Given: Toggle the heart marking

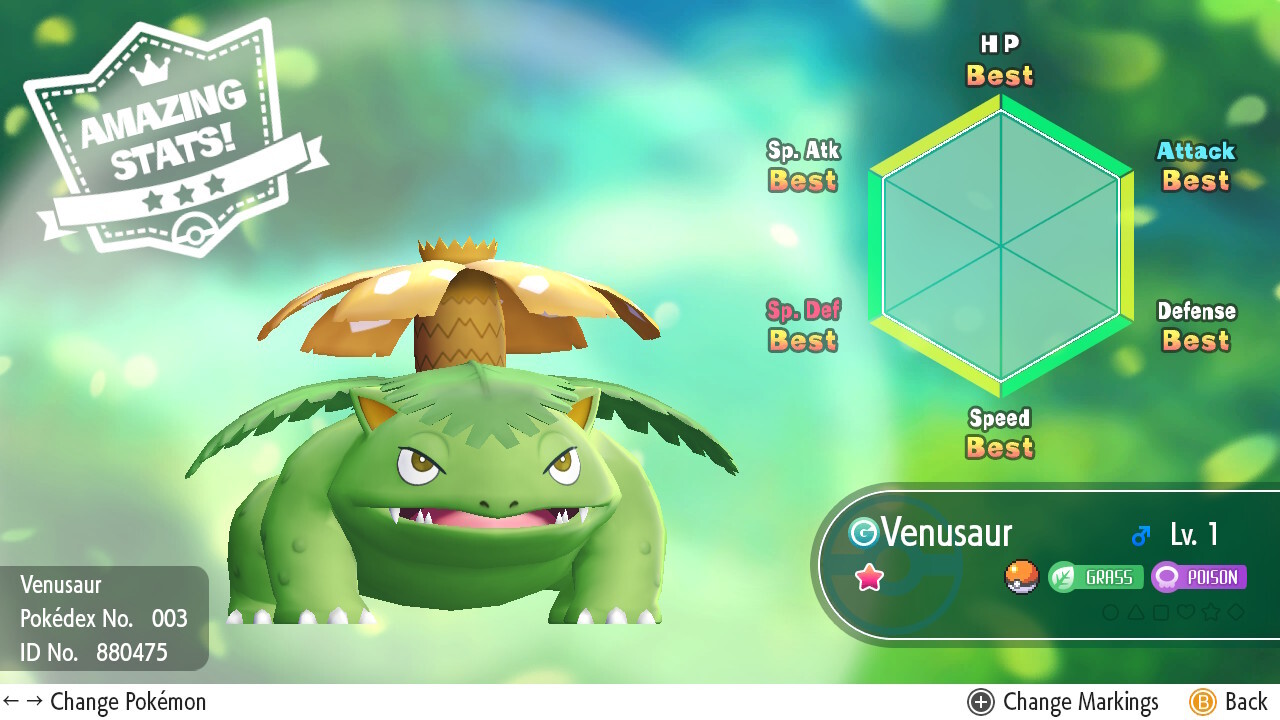Looking at the screenshot, I should 1186,612.
